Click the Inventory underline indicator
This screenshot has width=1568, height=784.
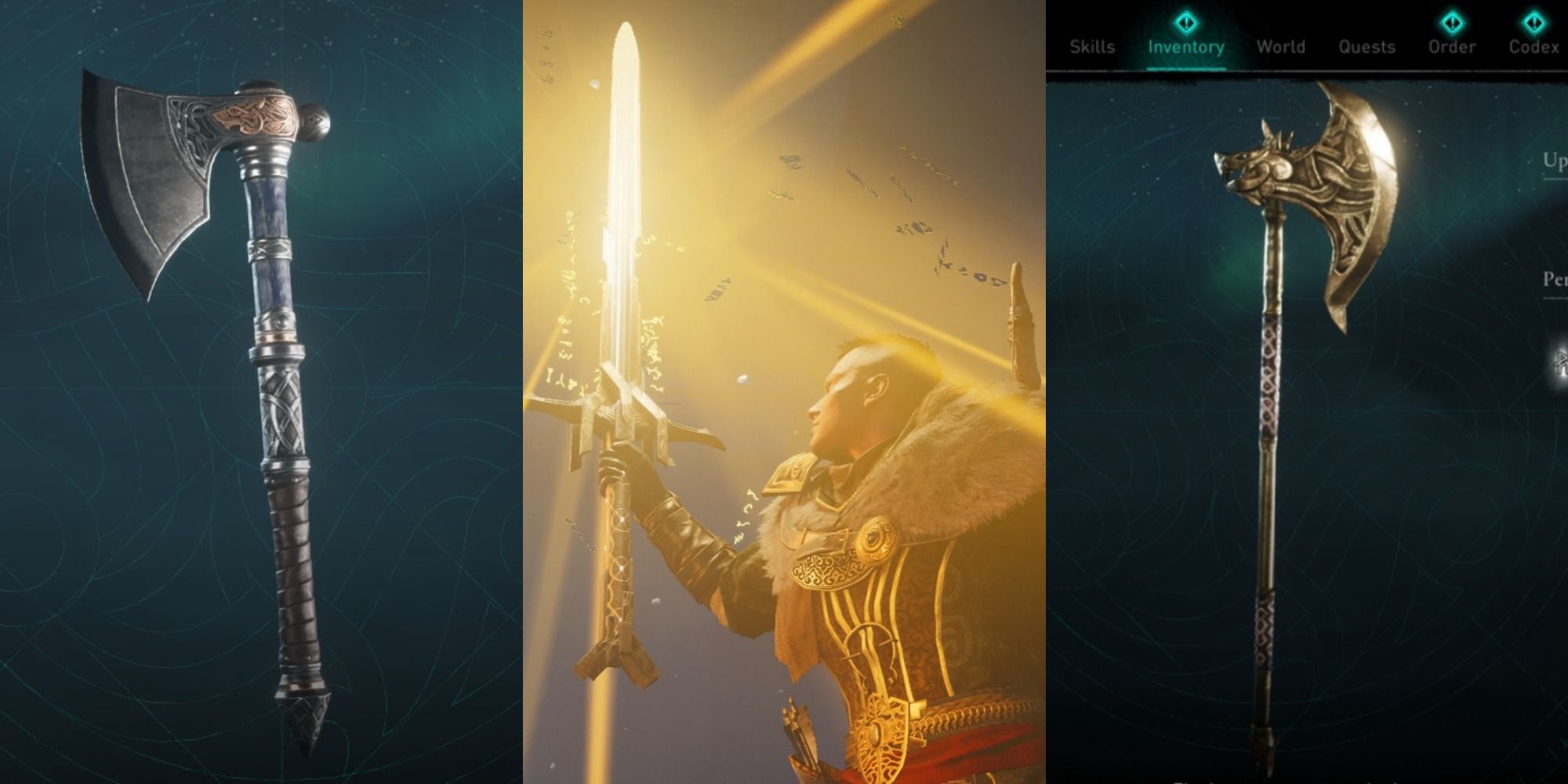coord(1187,68)
